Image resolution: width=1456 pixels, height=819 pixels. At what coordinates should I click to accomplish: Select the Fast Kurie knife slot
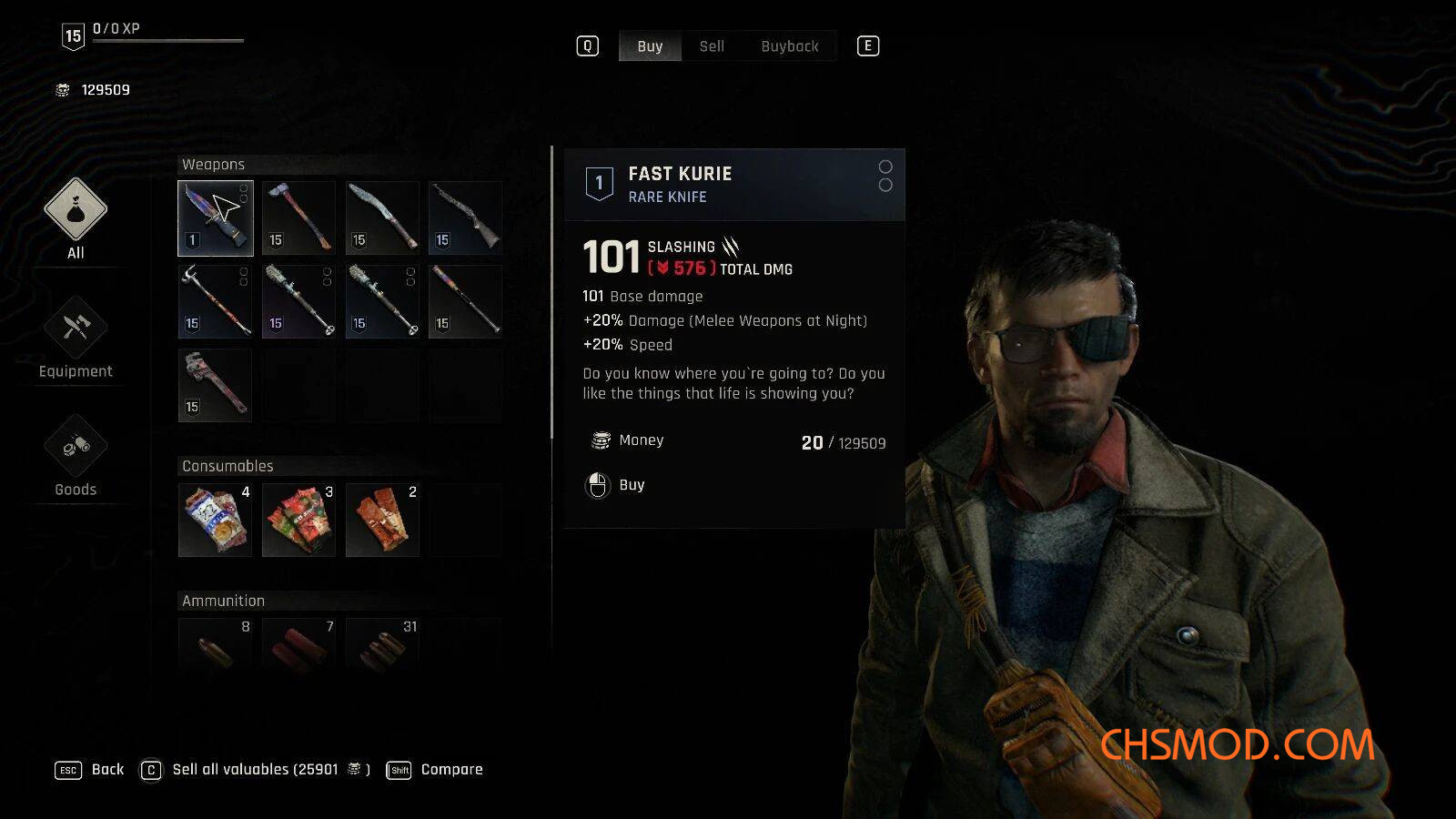pyautogui.click(x=215, y=218)
